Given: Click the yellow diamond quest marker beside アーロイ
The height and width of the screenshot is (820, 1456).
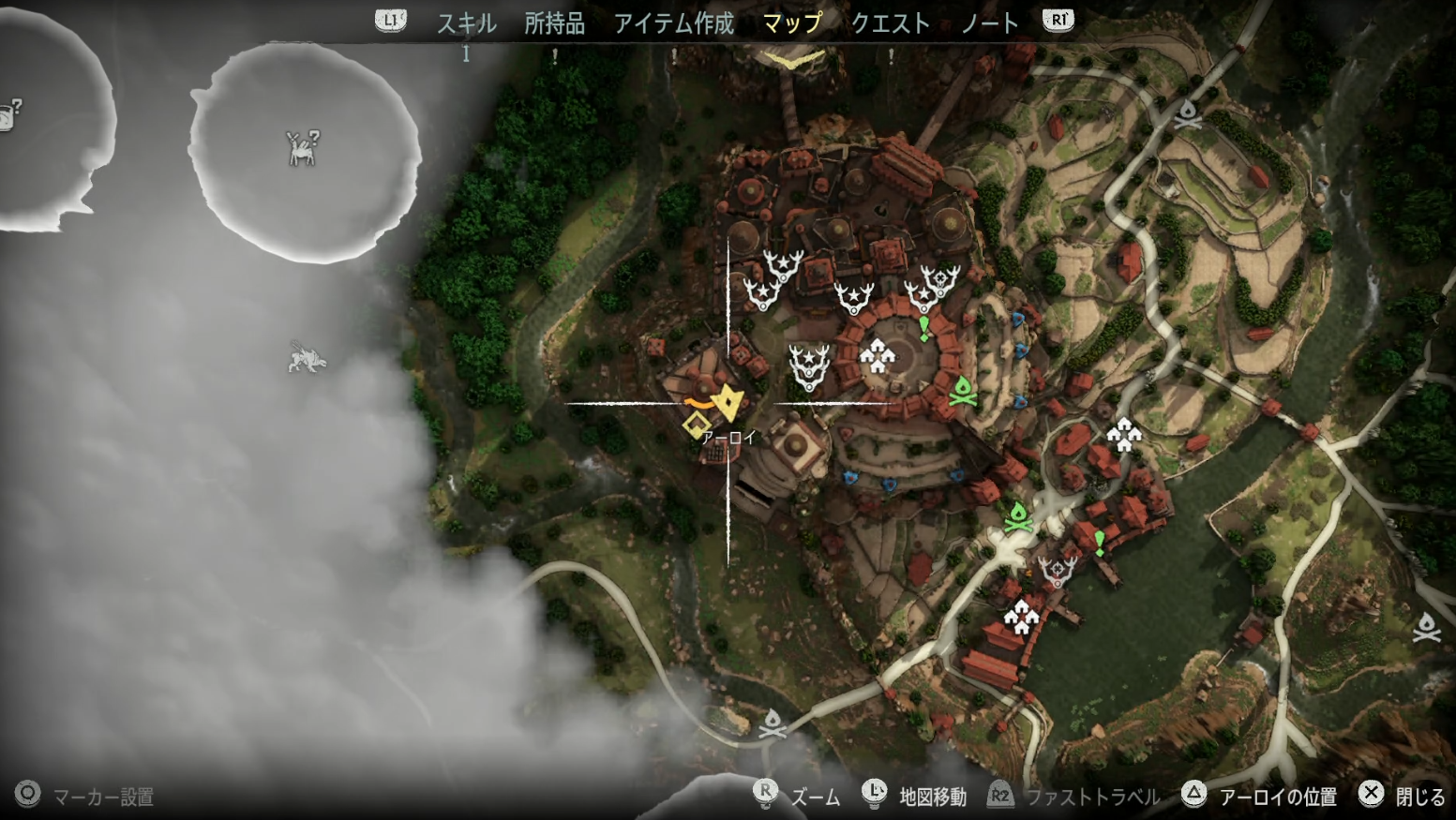Looking at the screenshot, I should 696,426.
